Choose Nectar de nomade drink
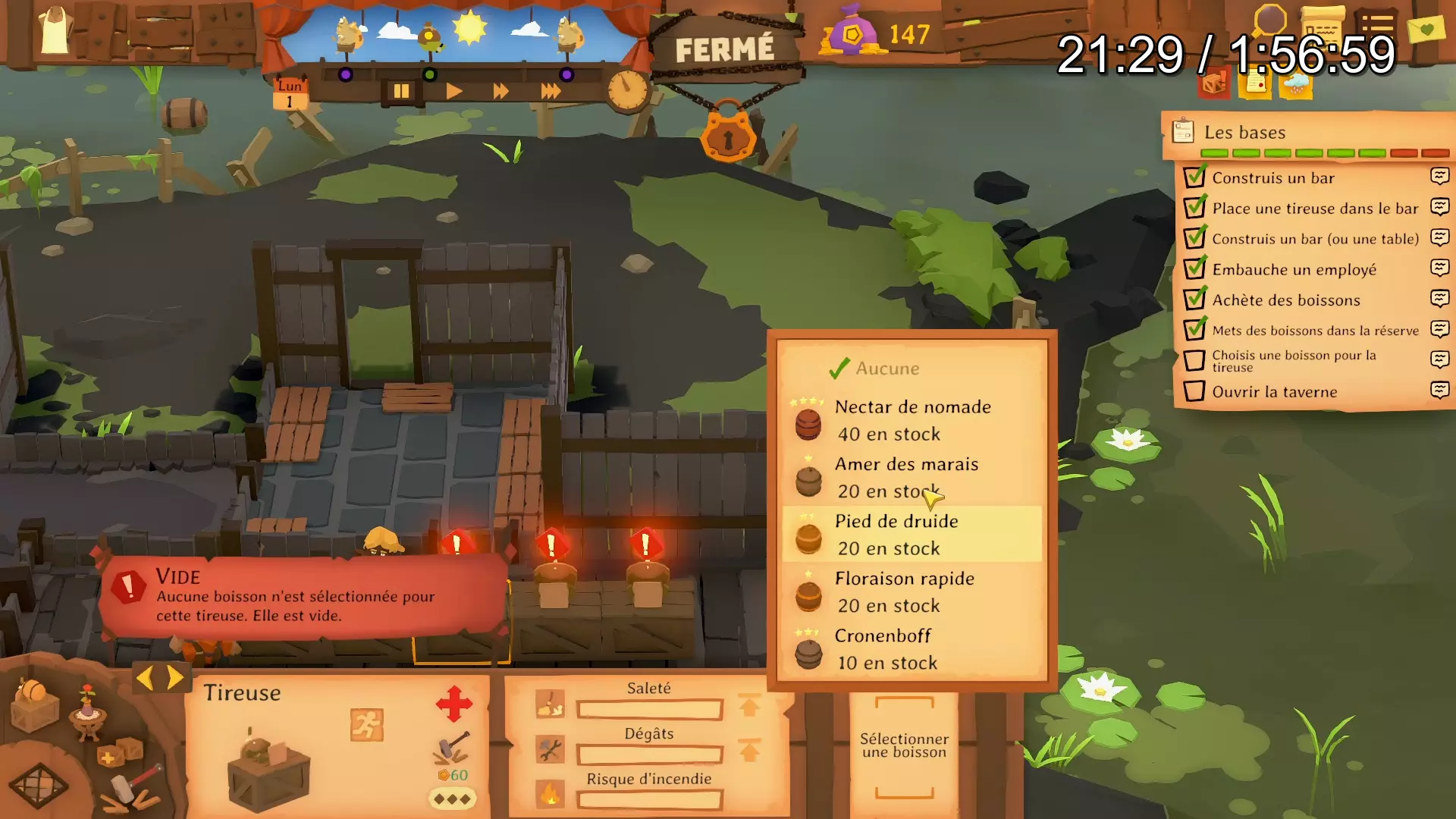This screenshot has height=819, width=1456. tap(912, 420)
